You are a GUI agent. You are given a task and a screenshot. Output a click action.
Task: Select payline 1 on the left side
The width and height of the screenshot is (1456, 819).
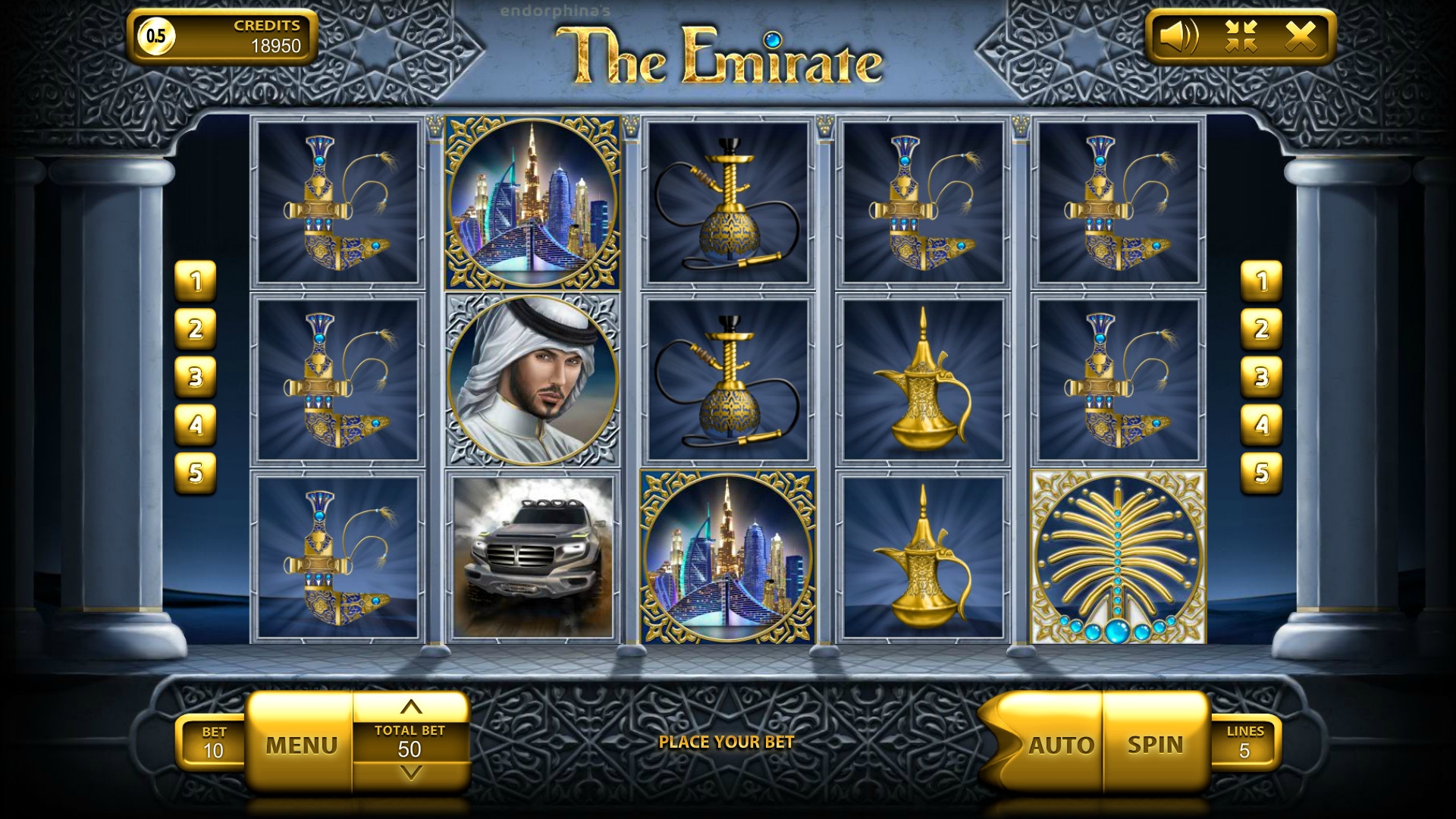pyautogui.click(x=196, y=281)
